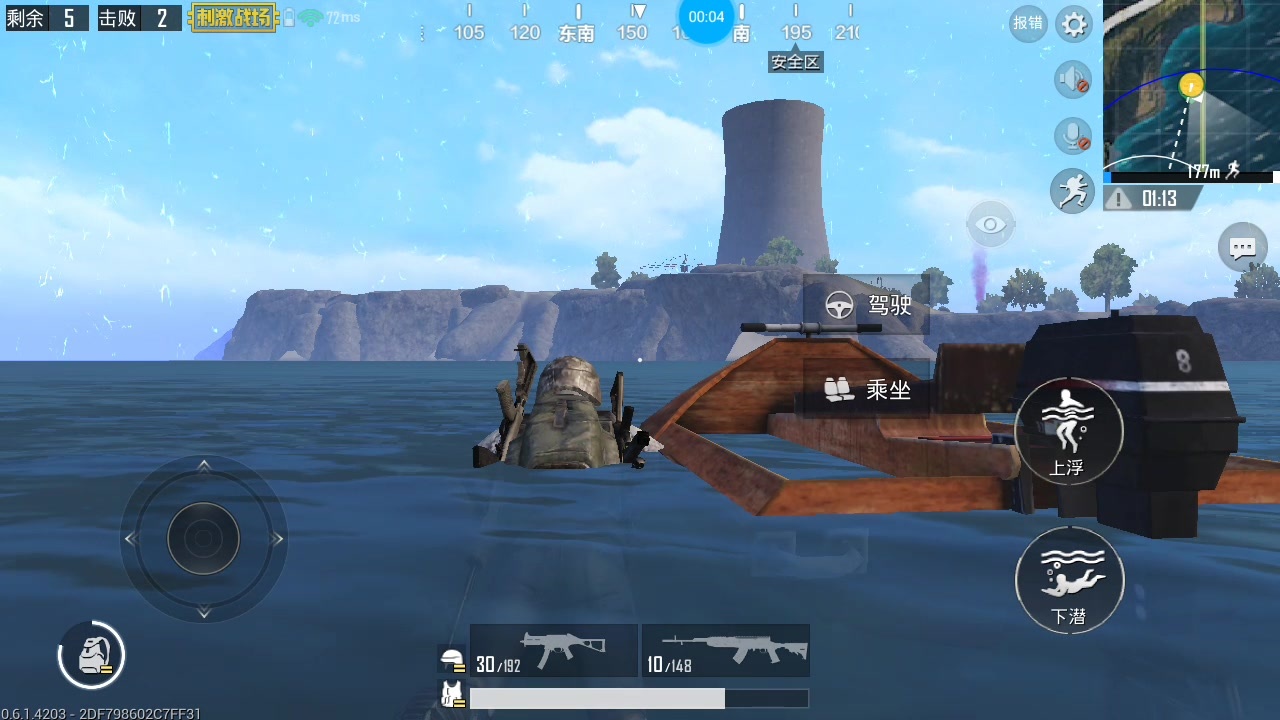Switch to the assault rifle slot
This screenshot has width=1280, height=720.
point(726,651)
